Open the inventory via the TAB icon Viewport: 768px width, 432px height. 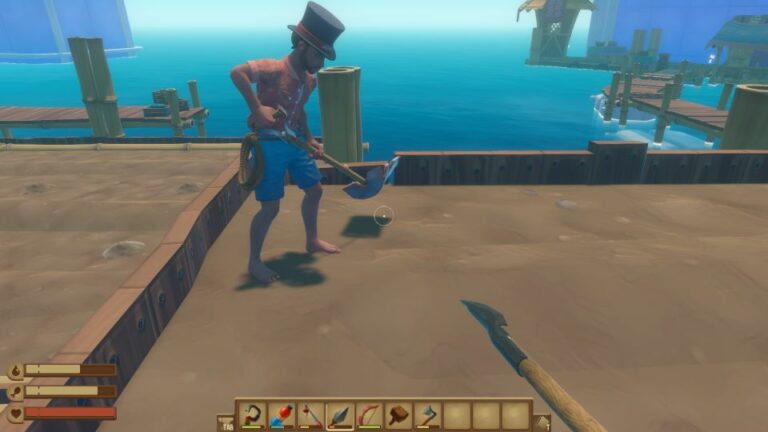click(x=227, y=423)
